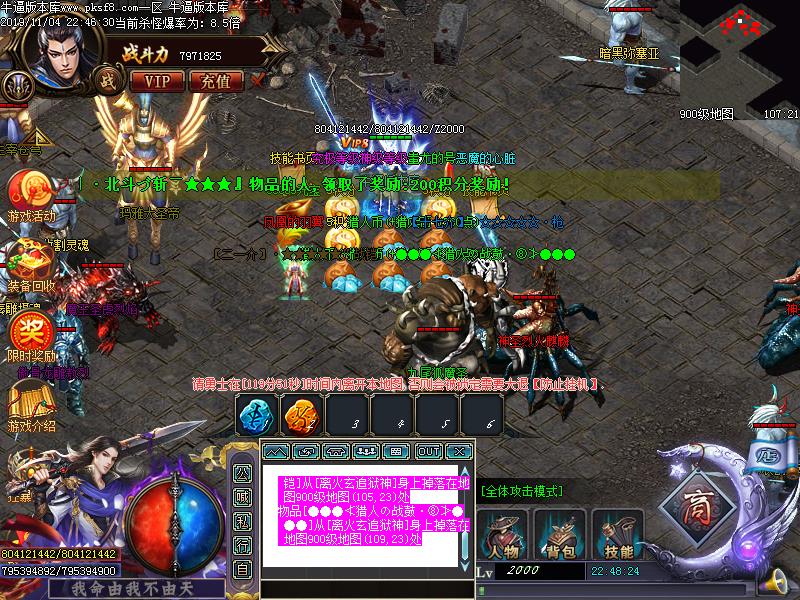Open the 充值 recharge button
The height and width of the screenshot is (600, 800).
(215, 81)
